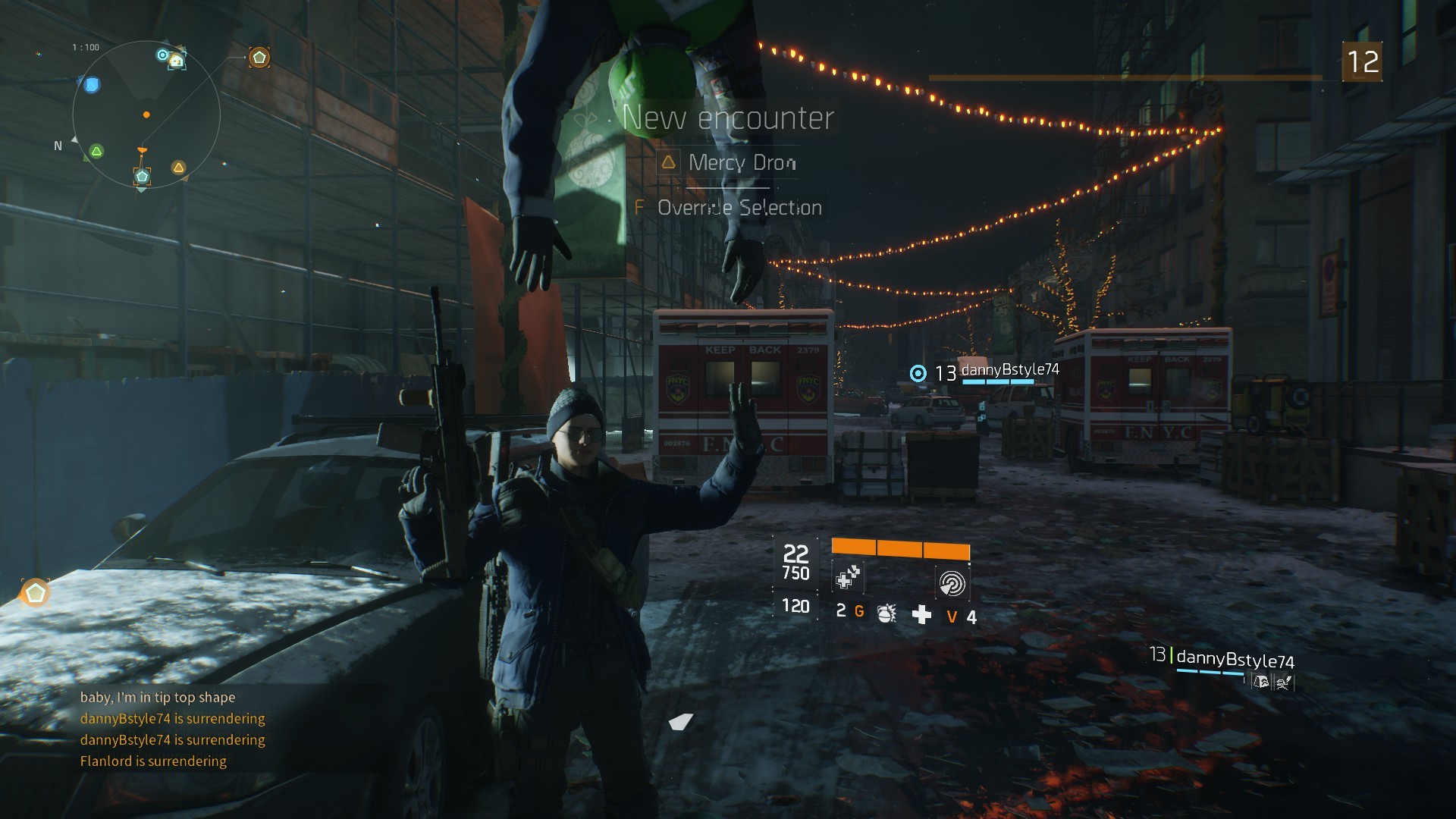Select the orange pentagon objective beside minimap

click(259, 58)
